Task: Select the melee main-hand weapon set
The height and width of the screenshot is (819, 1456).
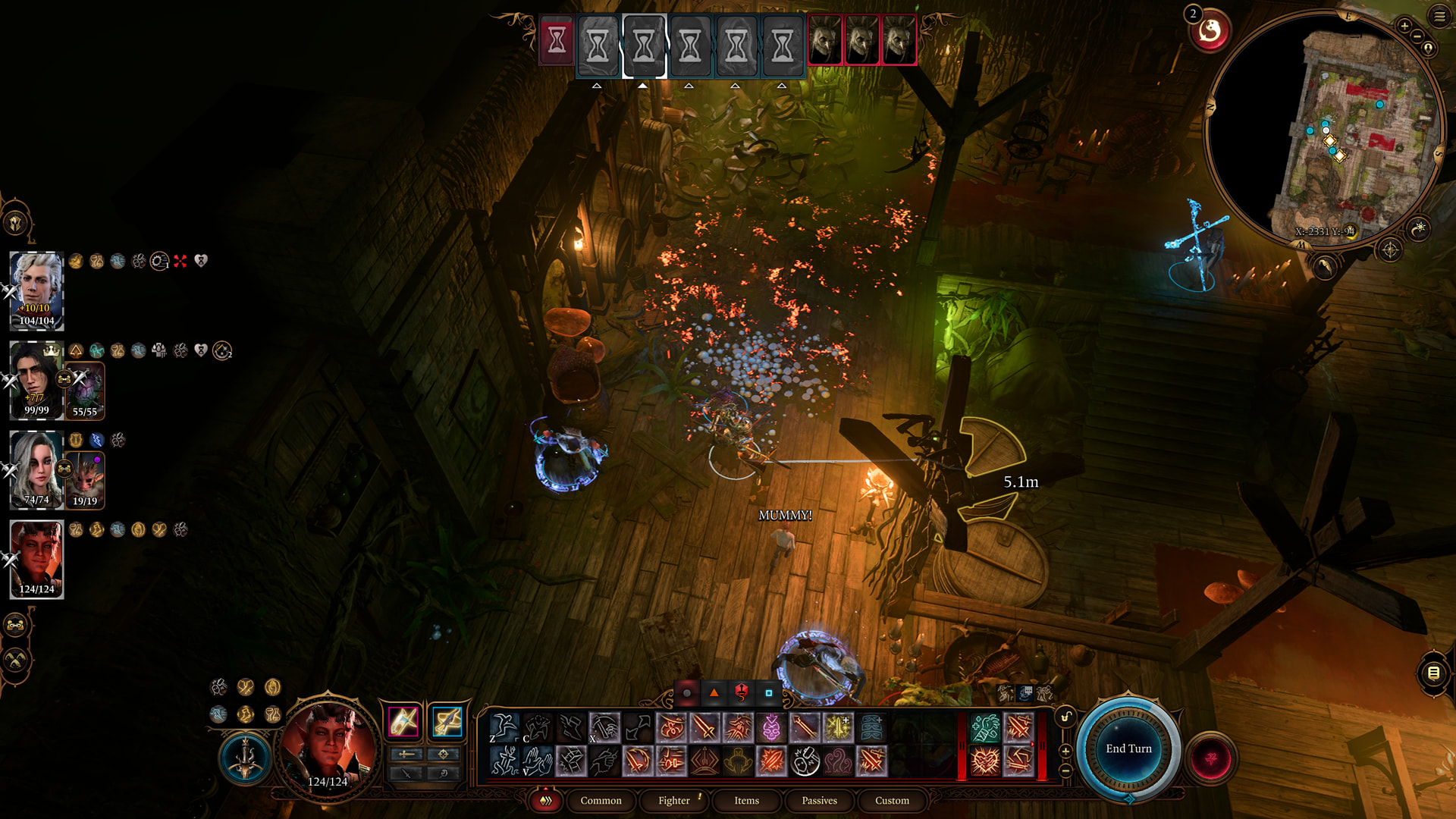Action: 403,721
